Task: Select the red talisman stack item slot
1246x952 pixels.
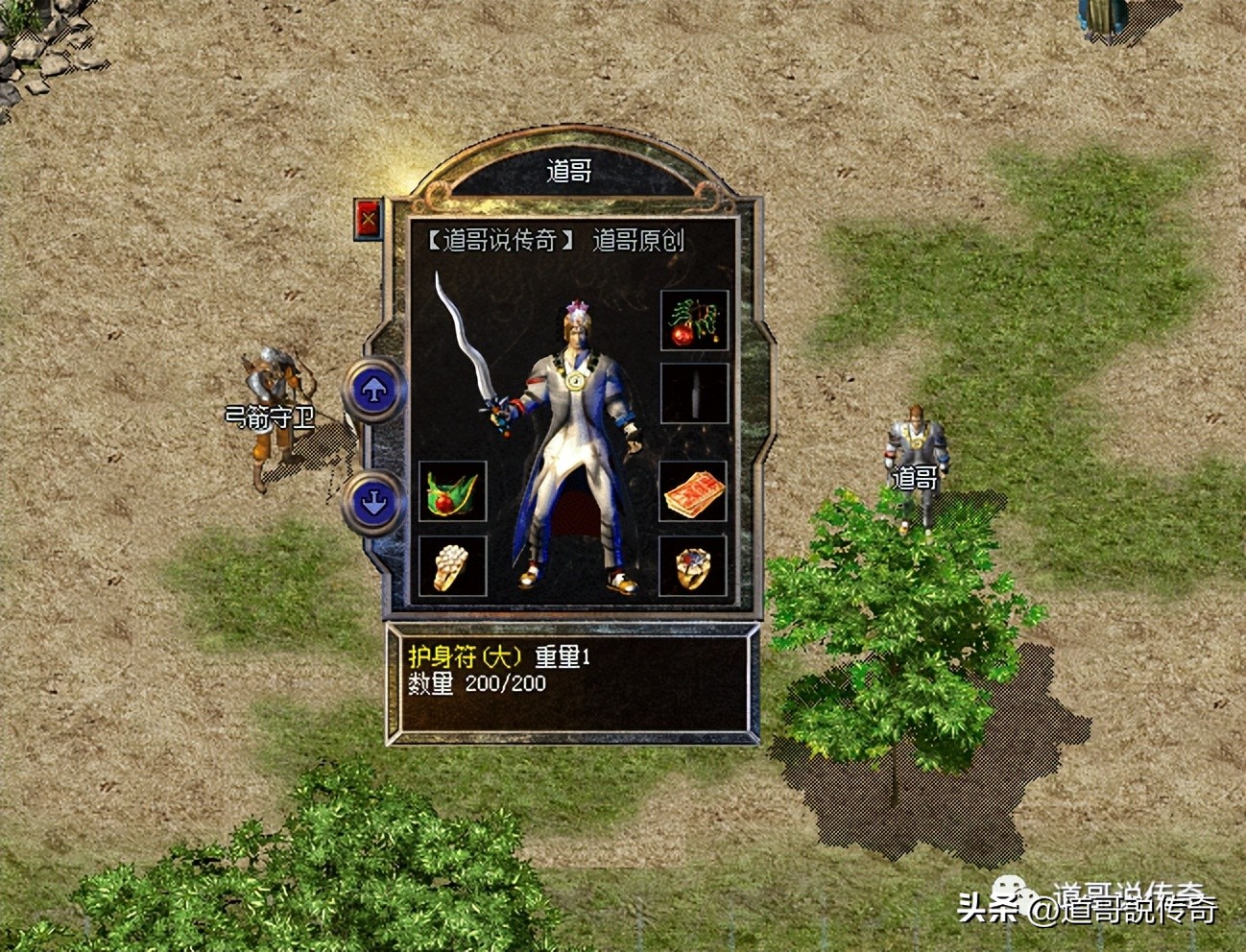Action: coord(694,492)
